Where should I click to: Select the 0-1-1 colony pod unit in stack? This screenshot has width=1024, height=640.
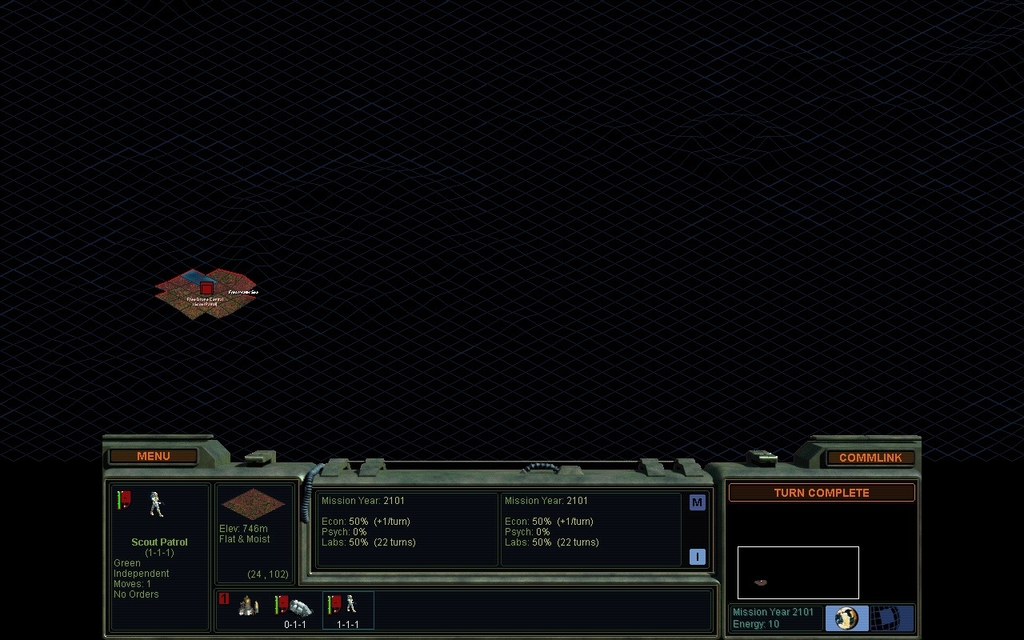tap(295, 609)
